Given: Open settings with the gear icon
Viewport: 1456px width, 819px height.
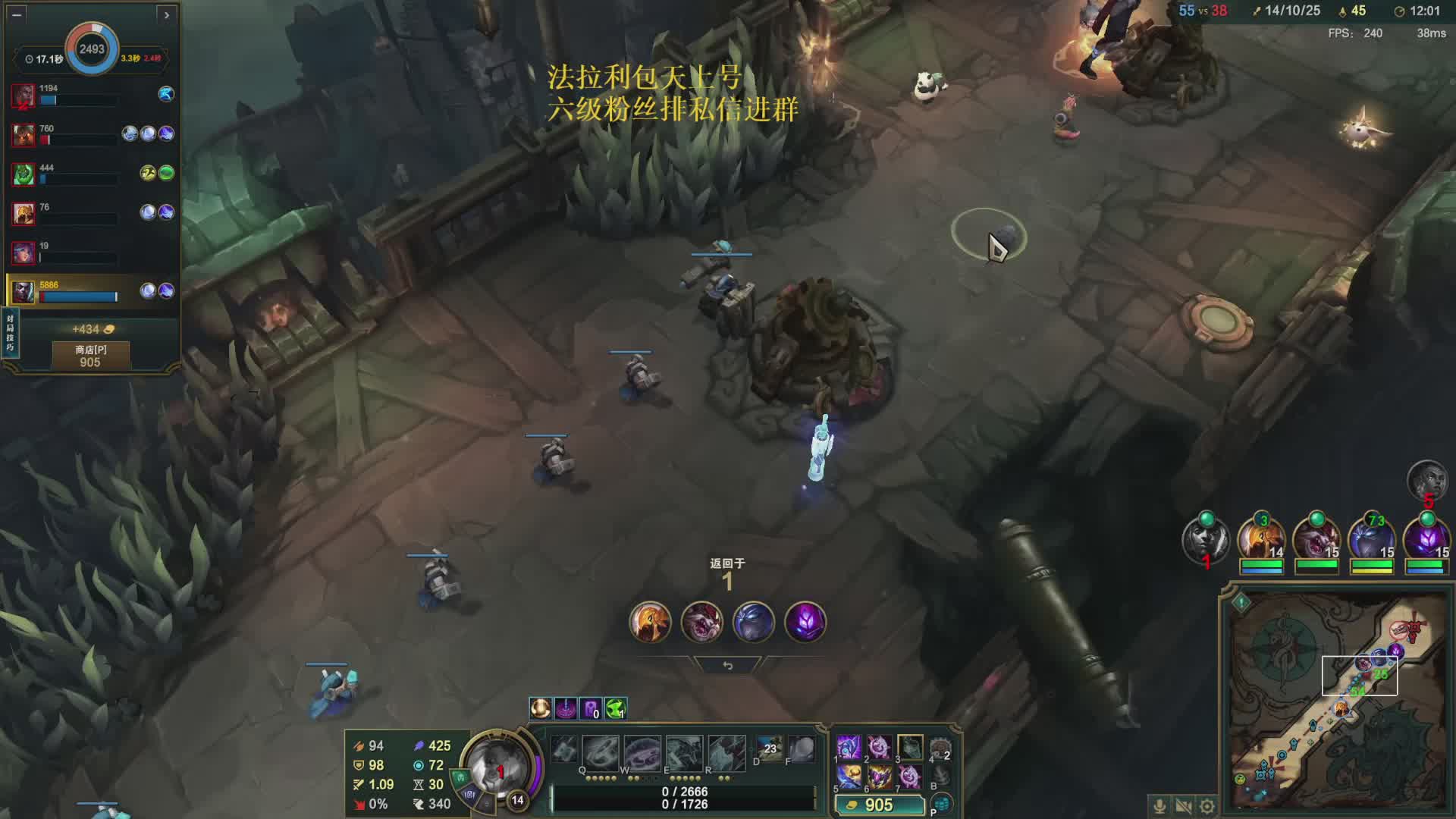Looking at the screenshot, I should pyautogui.click(x=1207, y=805).
